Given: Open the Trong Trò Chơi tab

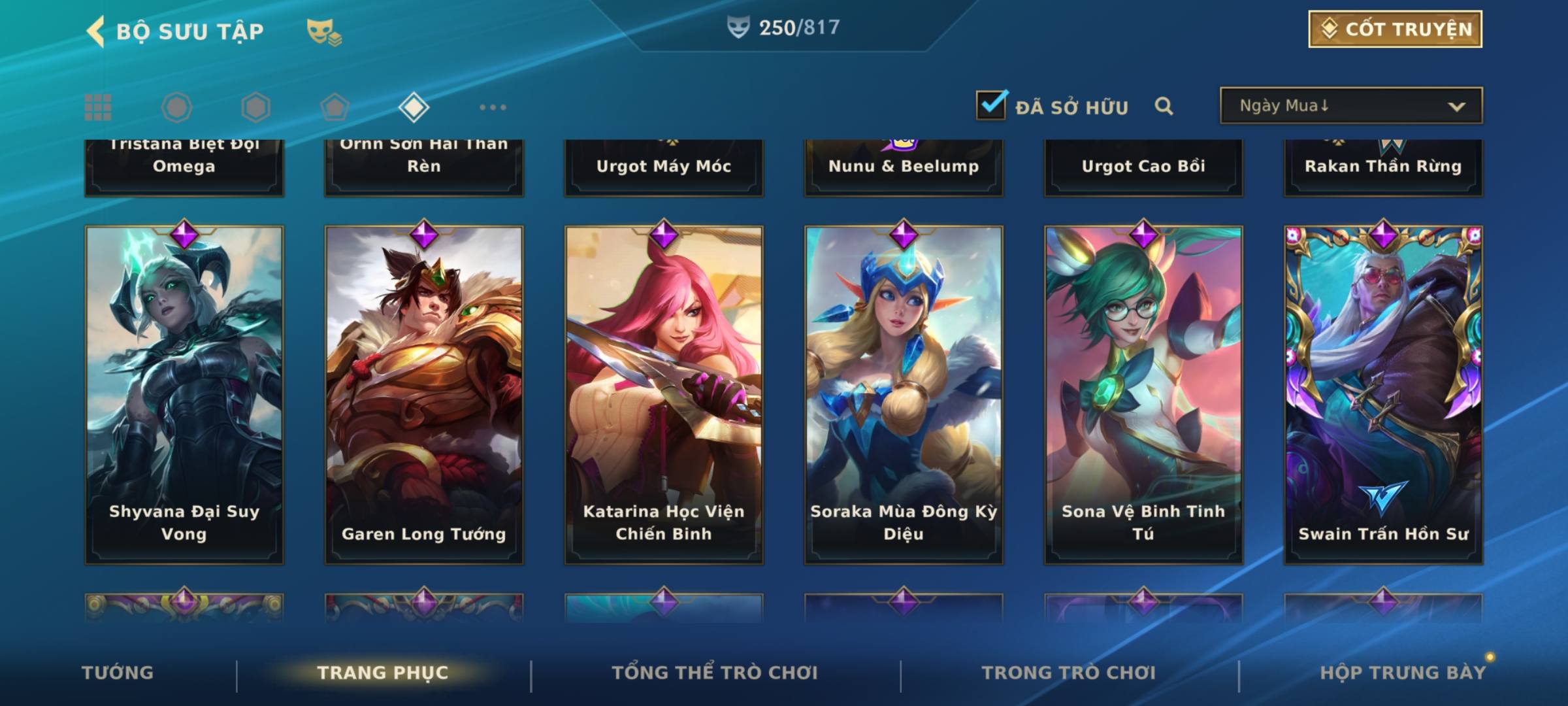Looking at the screenshot, I should pyautogui.click(x=1069, y=673).
